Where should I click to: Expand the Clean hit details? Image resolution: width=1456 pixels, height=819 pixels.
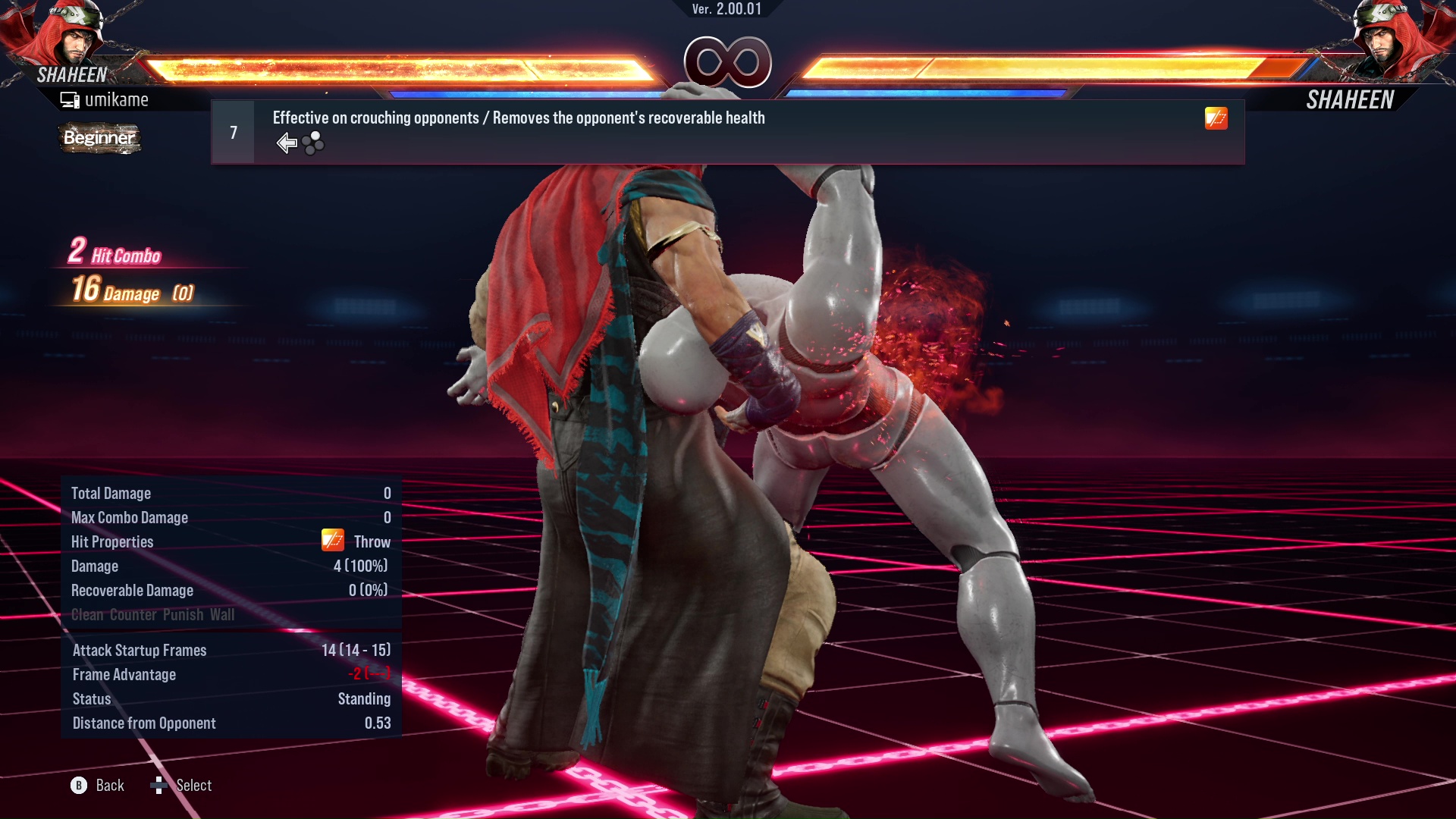[x=86, y=615]
